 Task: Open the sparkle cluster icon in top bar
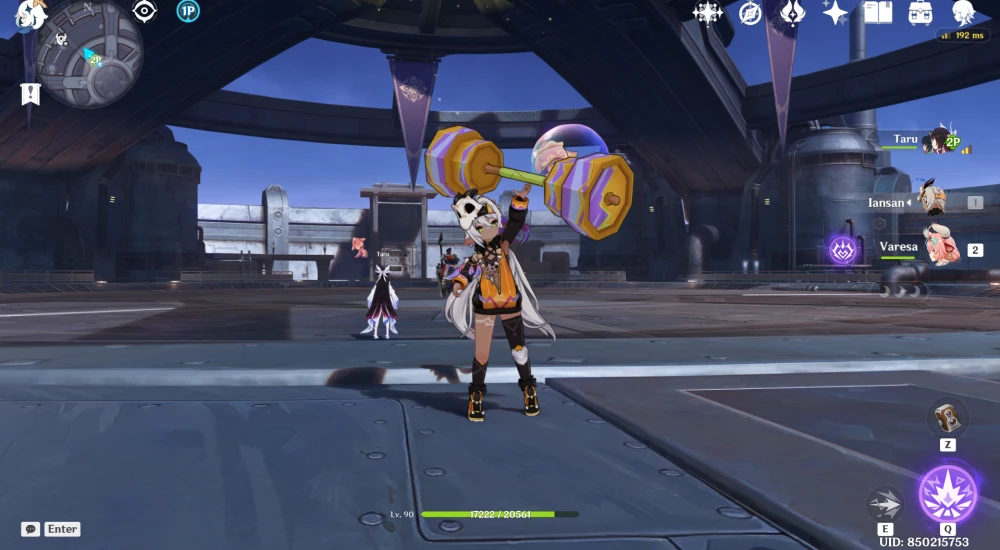(708, 12)
